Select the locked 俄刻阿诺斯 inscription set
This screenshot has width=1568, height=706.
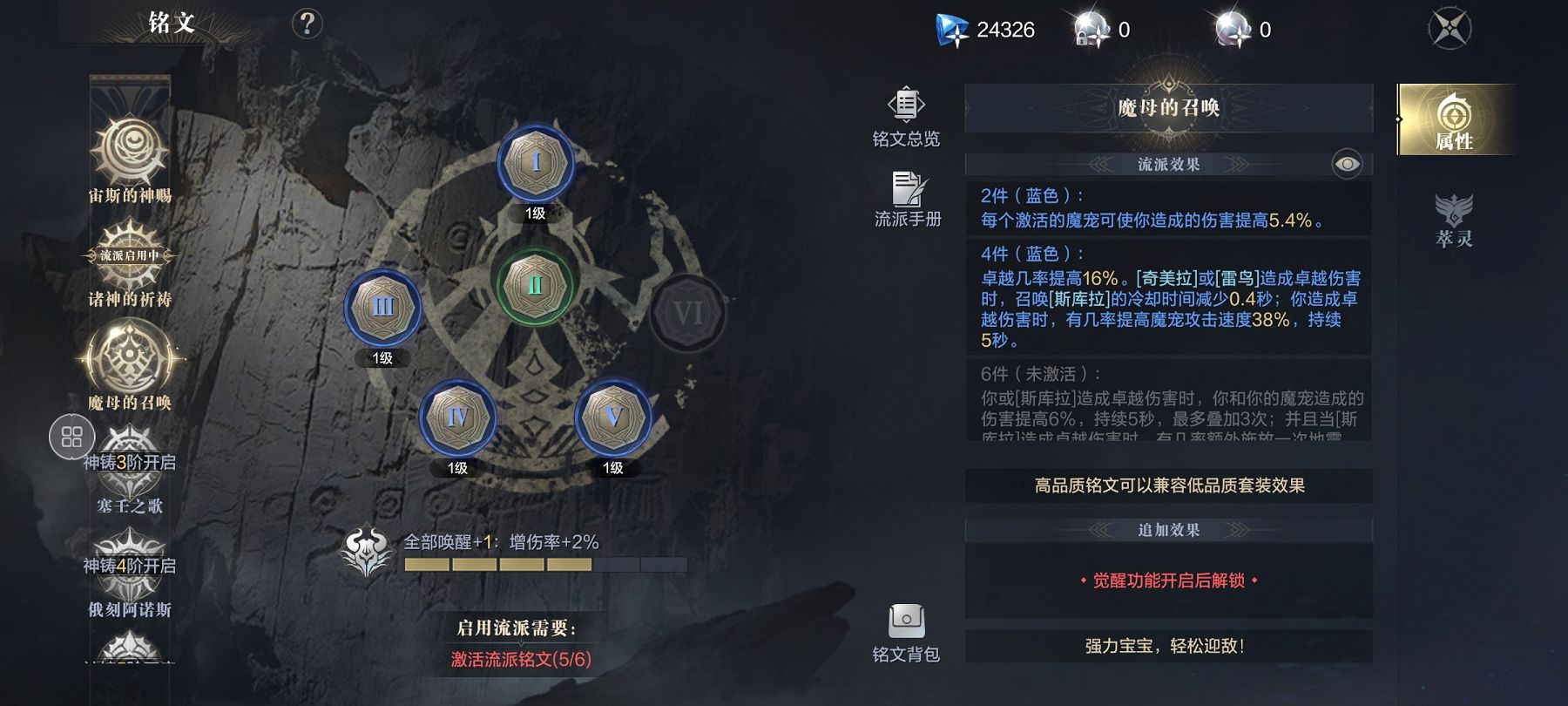click(x=130, y=575)
